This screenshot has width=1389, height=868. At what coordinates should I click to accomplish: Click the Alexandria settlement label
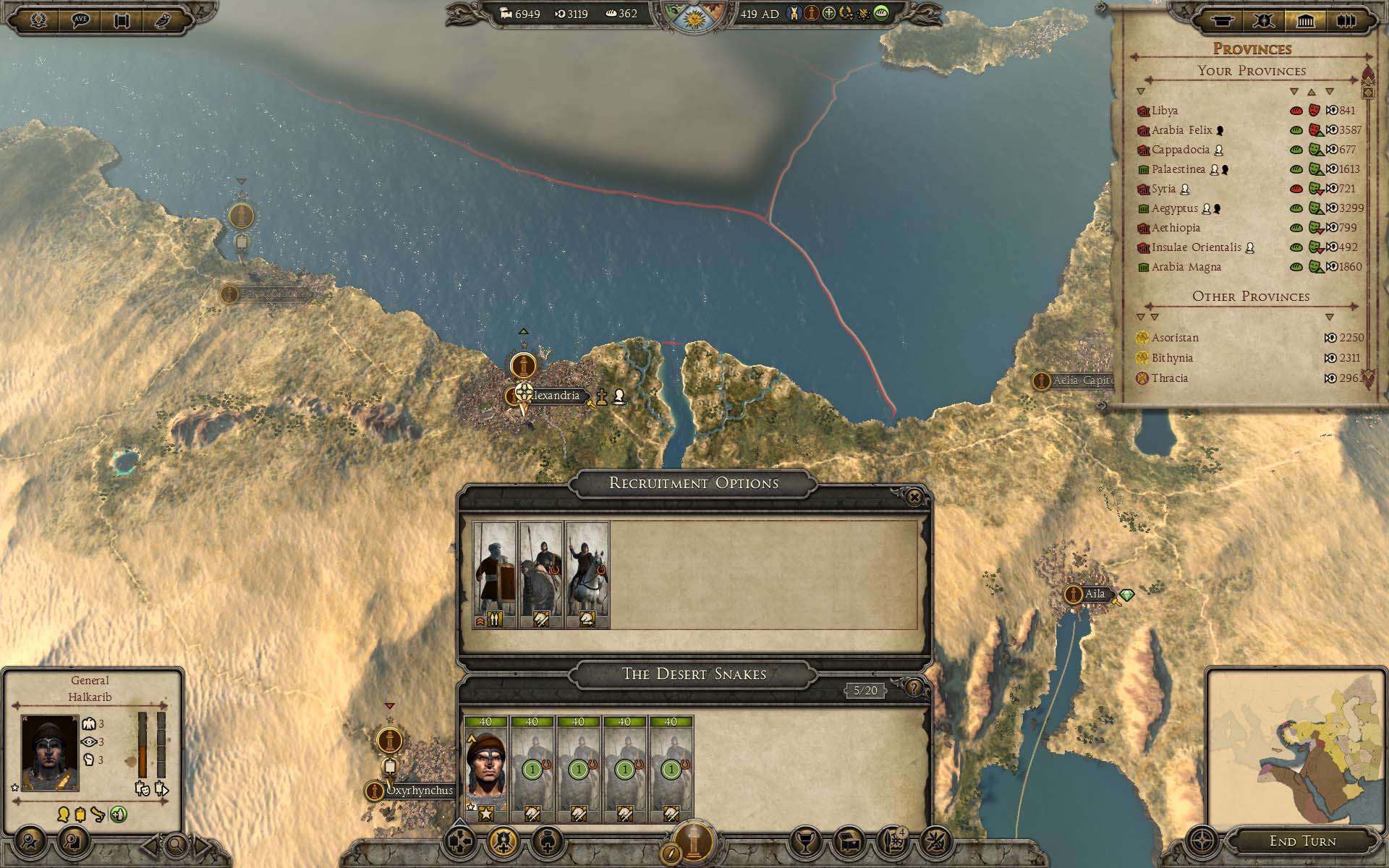(x=555, y=396)
